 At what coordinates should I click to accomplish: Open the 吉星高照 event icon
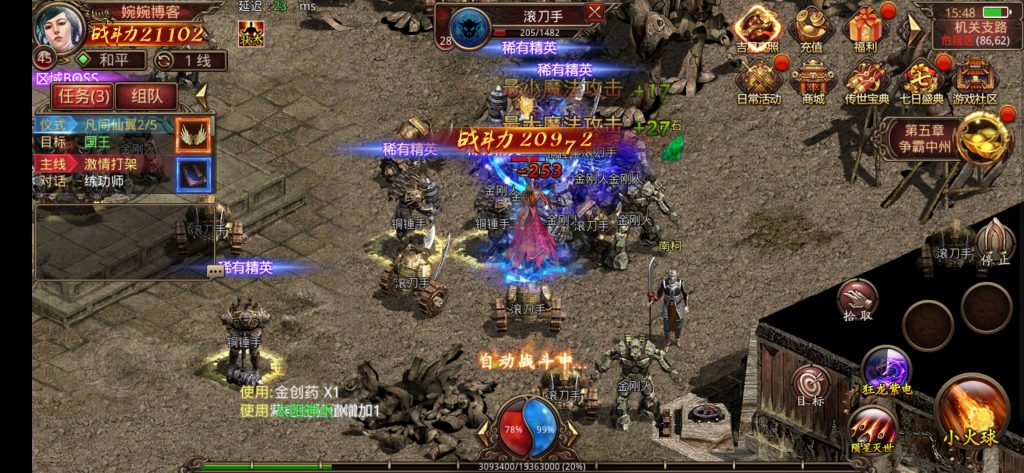click(x=758, y=28)
